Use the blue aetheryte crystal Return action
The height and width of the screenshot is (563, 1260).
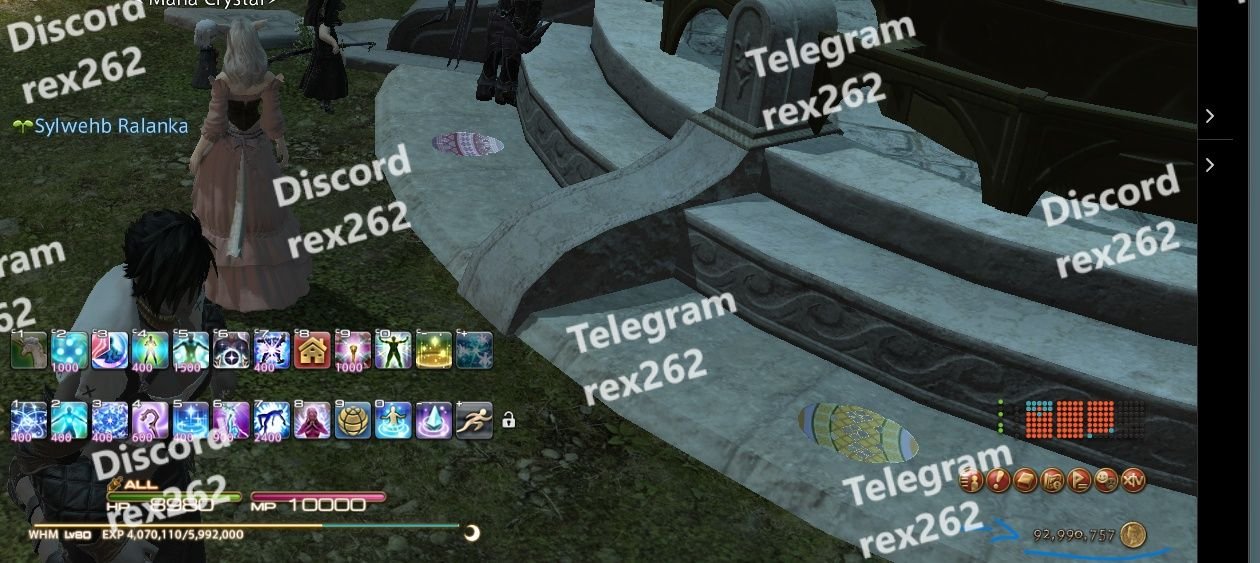(x=433, y=420)
